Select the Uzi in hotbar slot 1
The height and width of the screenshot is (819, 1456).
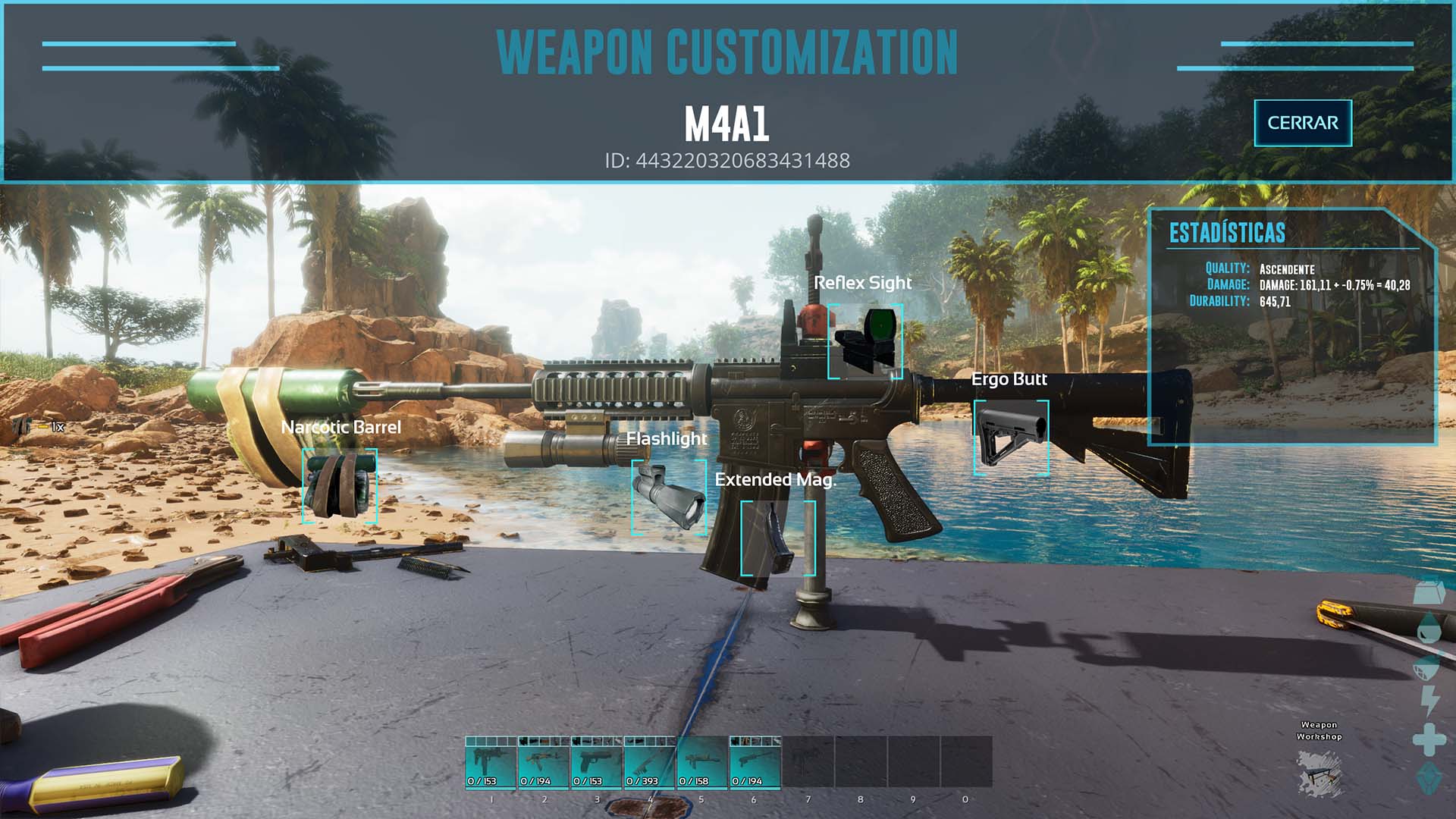point(491,763)
